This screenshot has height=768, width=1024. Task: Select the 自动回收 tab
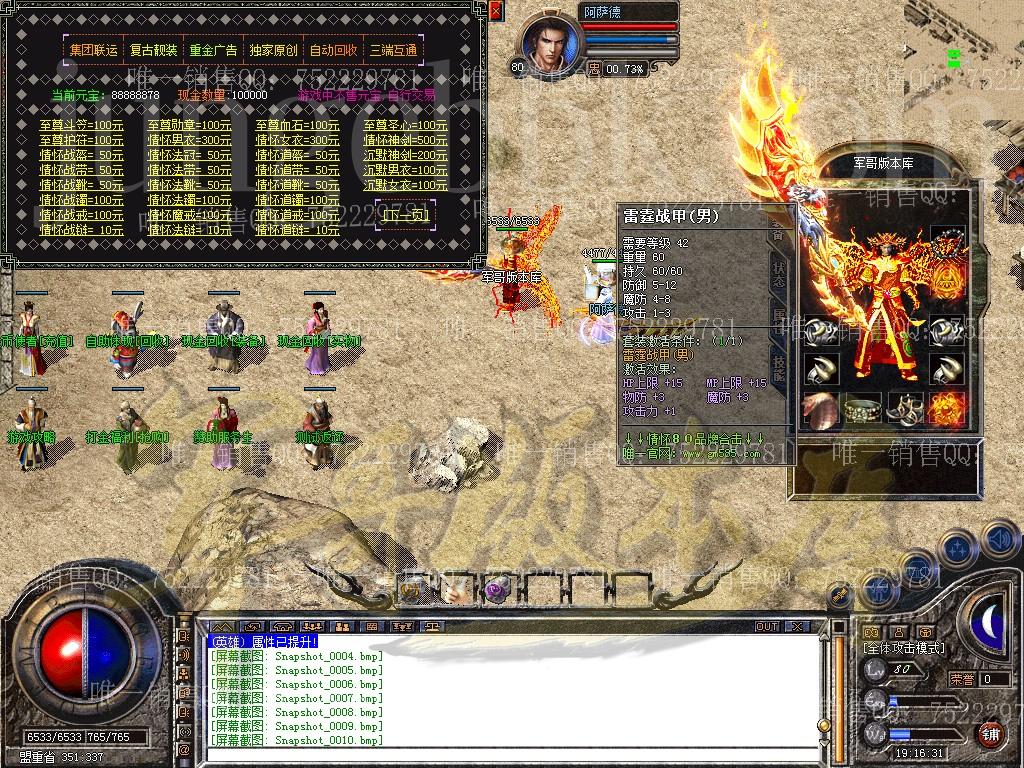[x=333, y=51]
